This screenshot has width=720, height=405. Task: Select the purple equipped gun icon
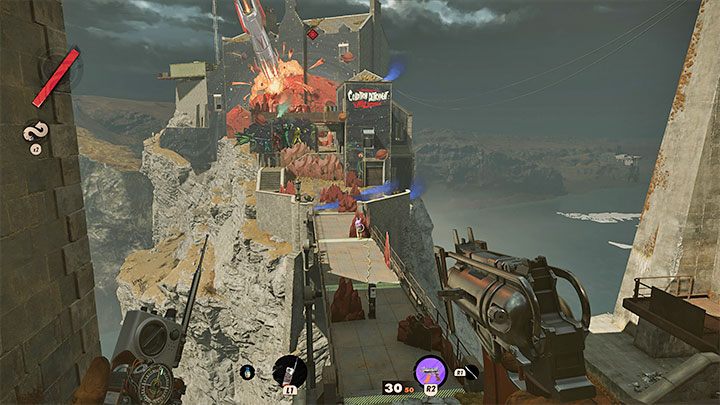[431, 372]
